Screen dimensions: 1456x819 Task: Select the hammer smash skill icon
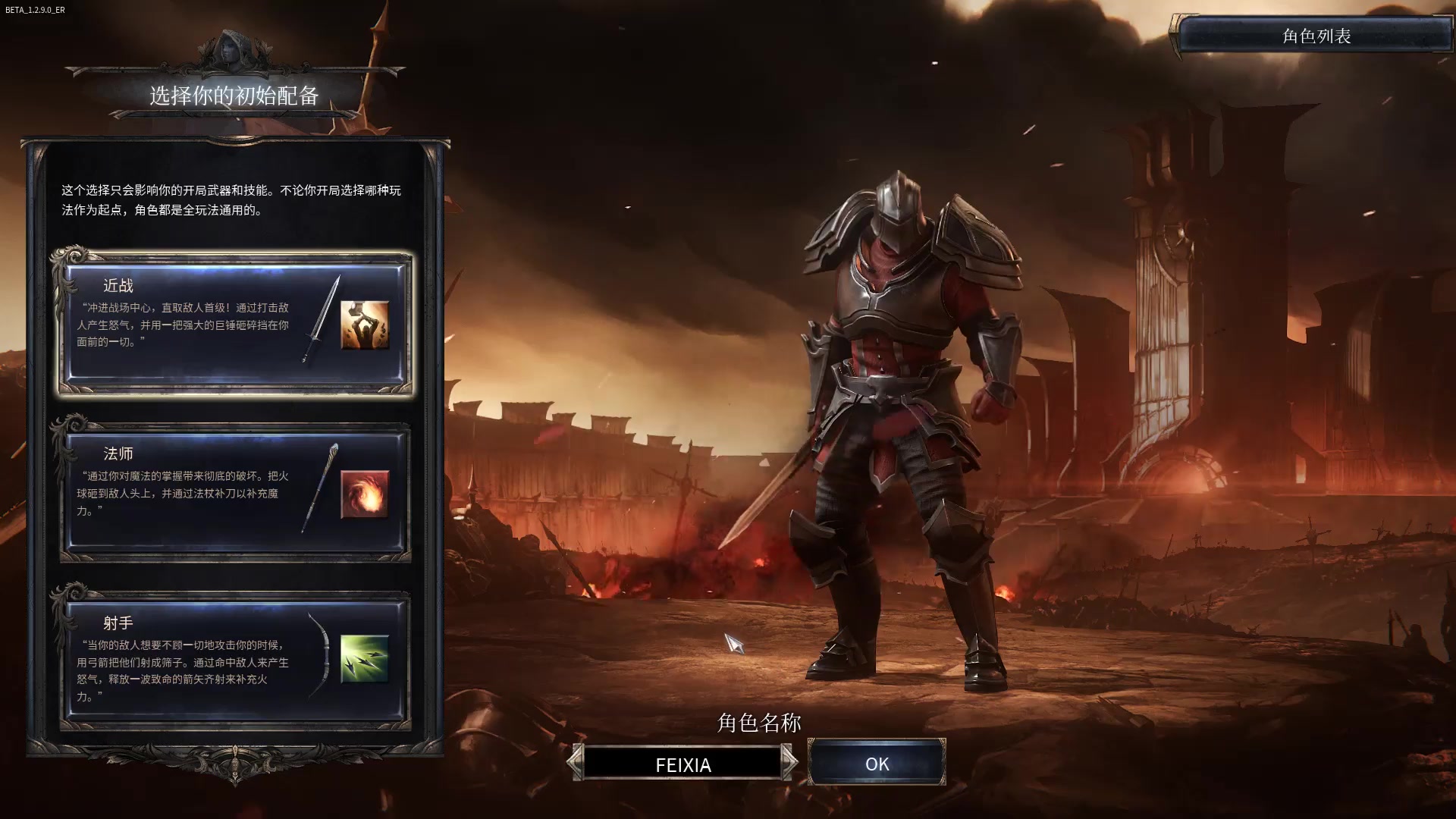365,325
